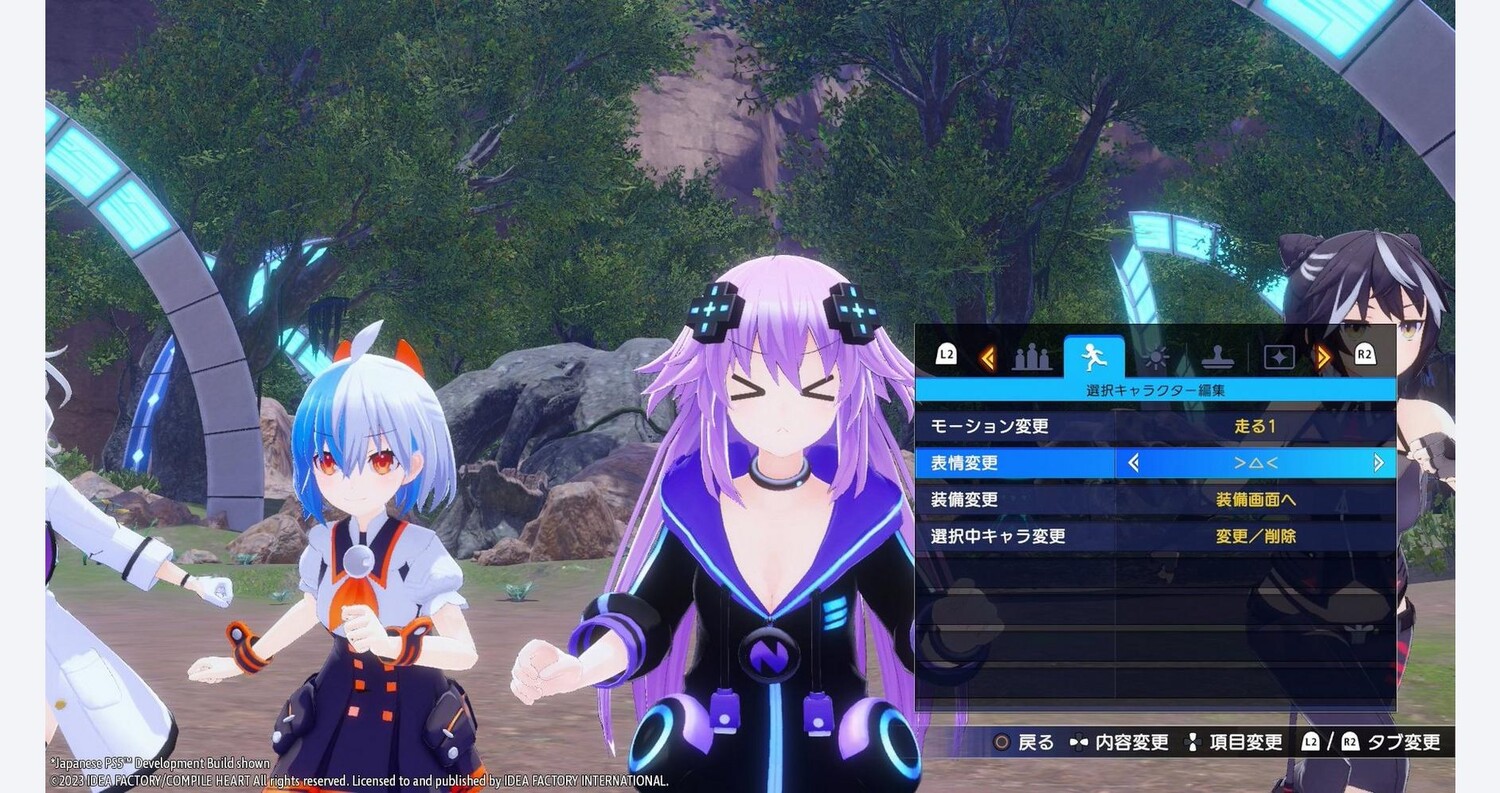Click the orange right tab-scroll arrow
1500x793 pixels.
(x=1323, y=357)
